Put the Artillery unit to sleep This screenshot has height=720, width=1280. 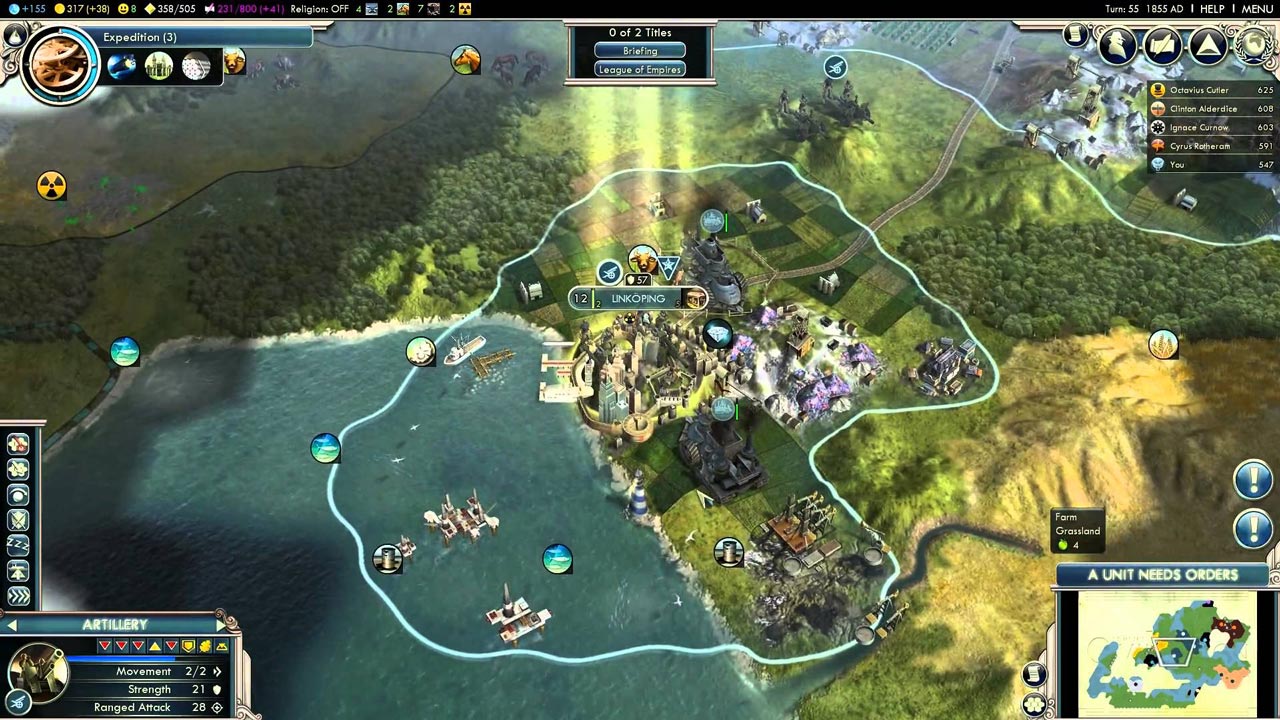click(18, 545)
